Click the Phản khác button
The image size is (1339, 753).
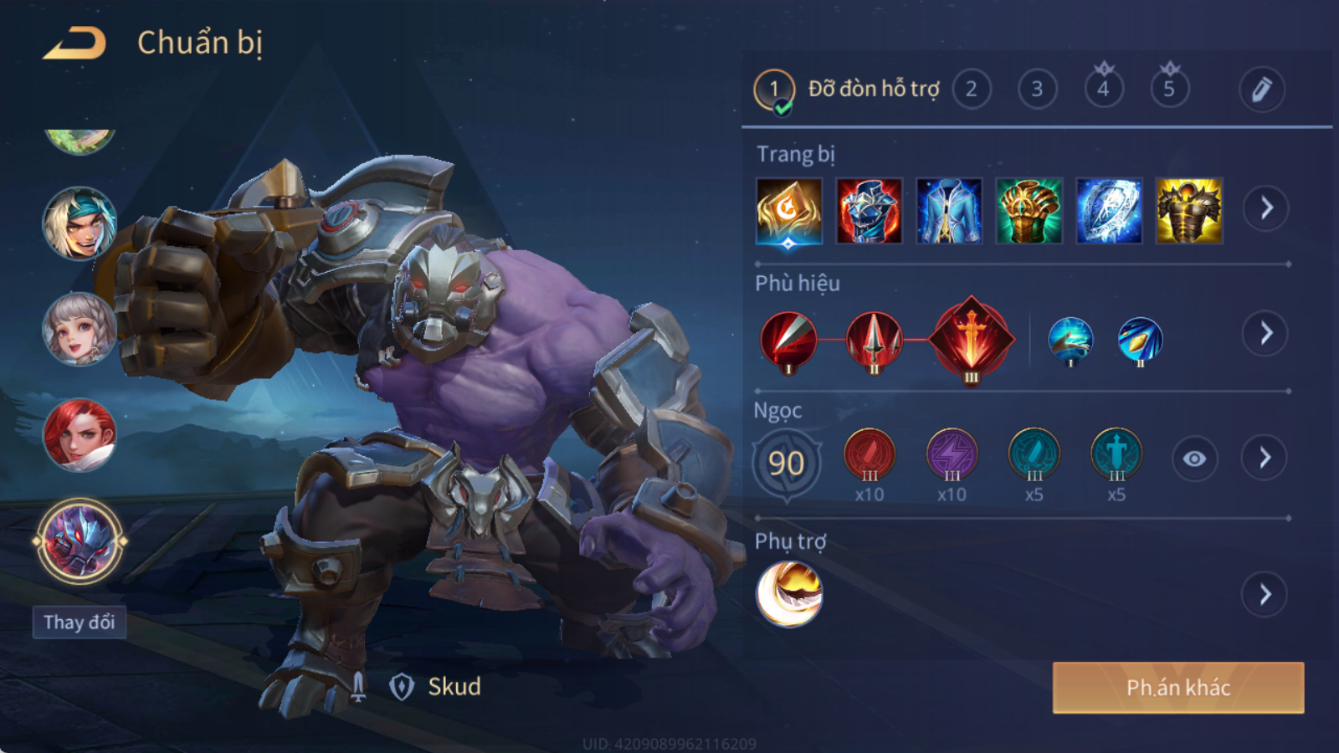tap(1178, 688)
